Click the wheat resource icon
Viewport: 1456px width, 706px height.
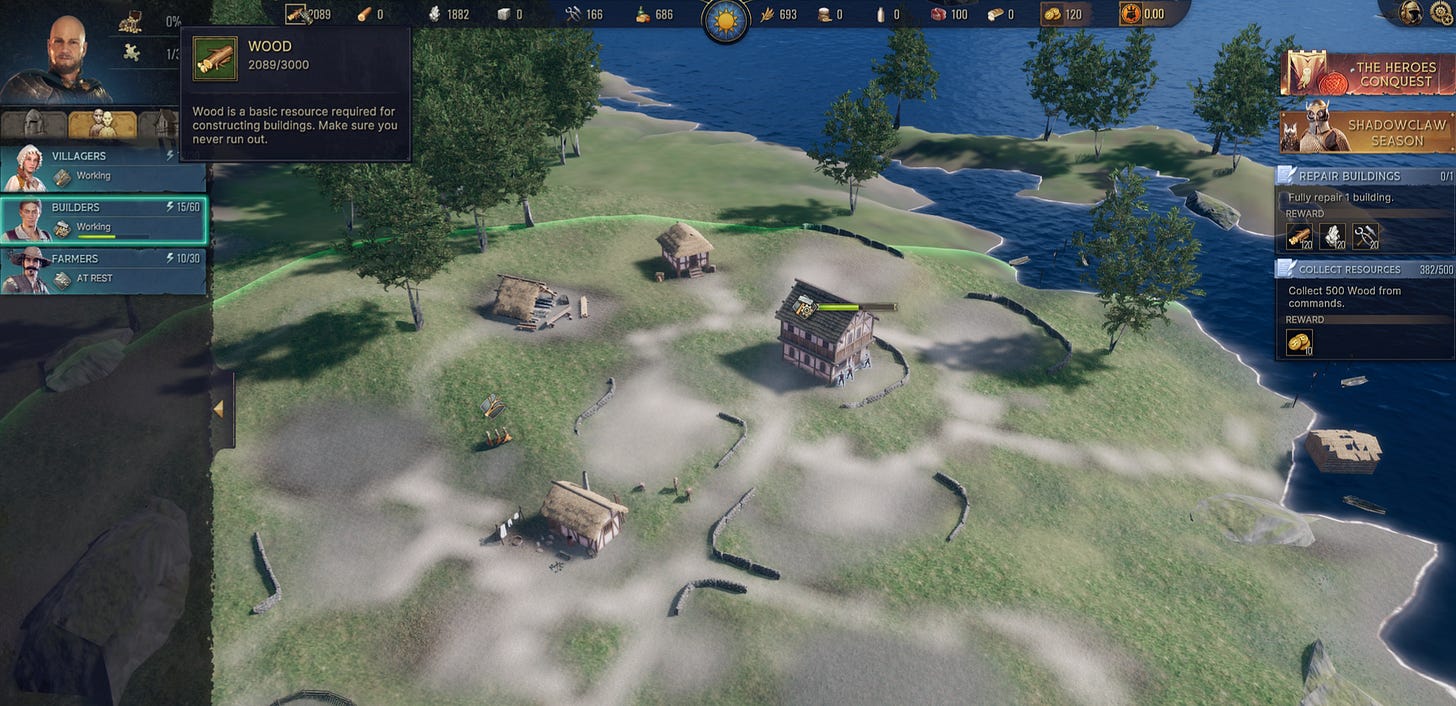(767, 14)
